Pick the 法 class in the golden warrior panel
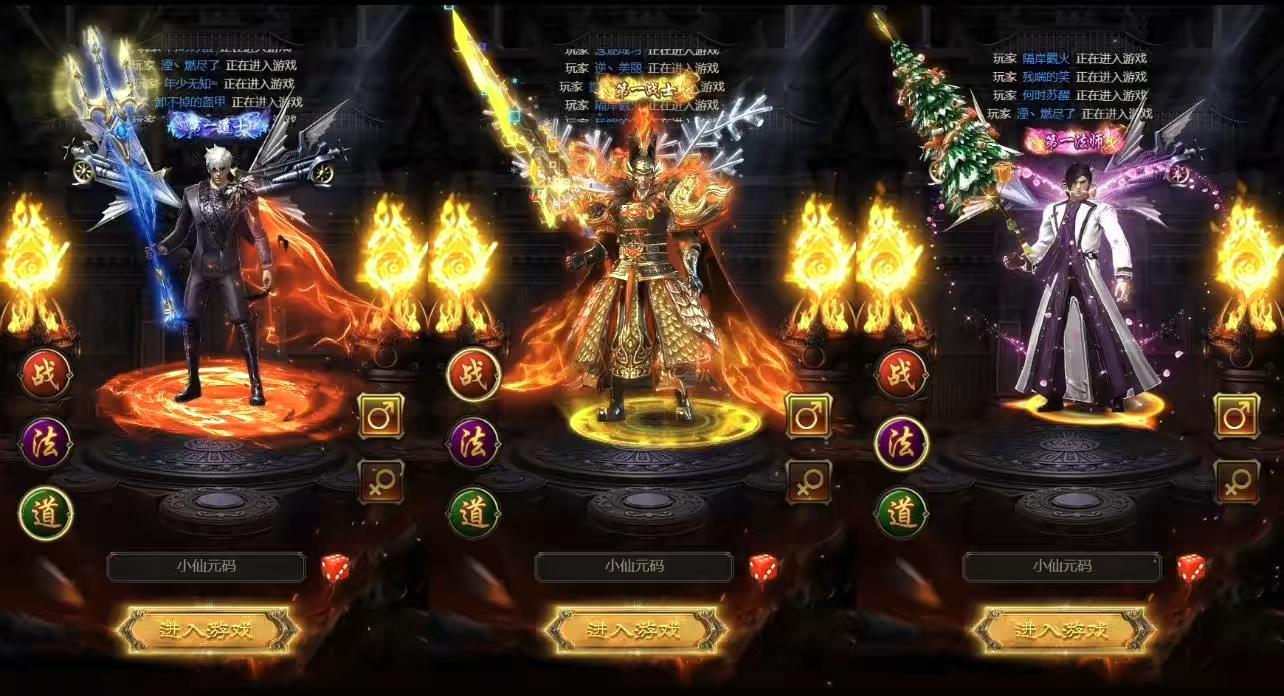This screenshot has height=696, width=1284. coord(474,444)
